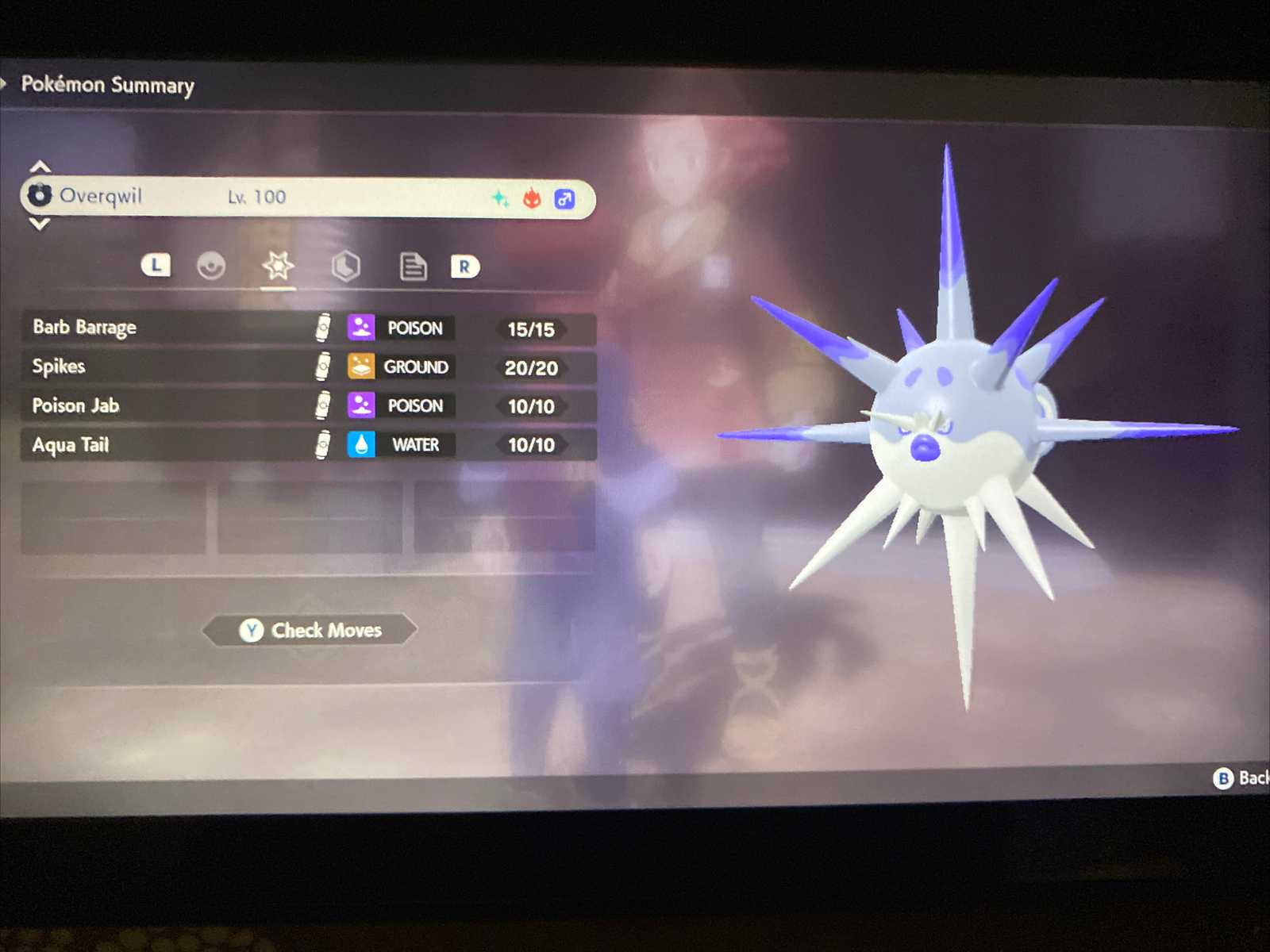Switch to the memo document tab

pos(413,267)
